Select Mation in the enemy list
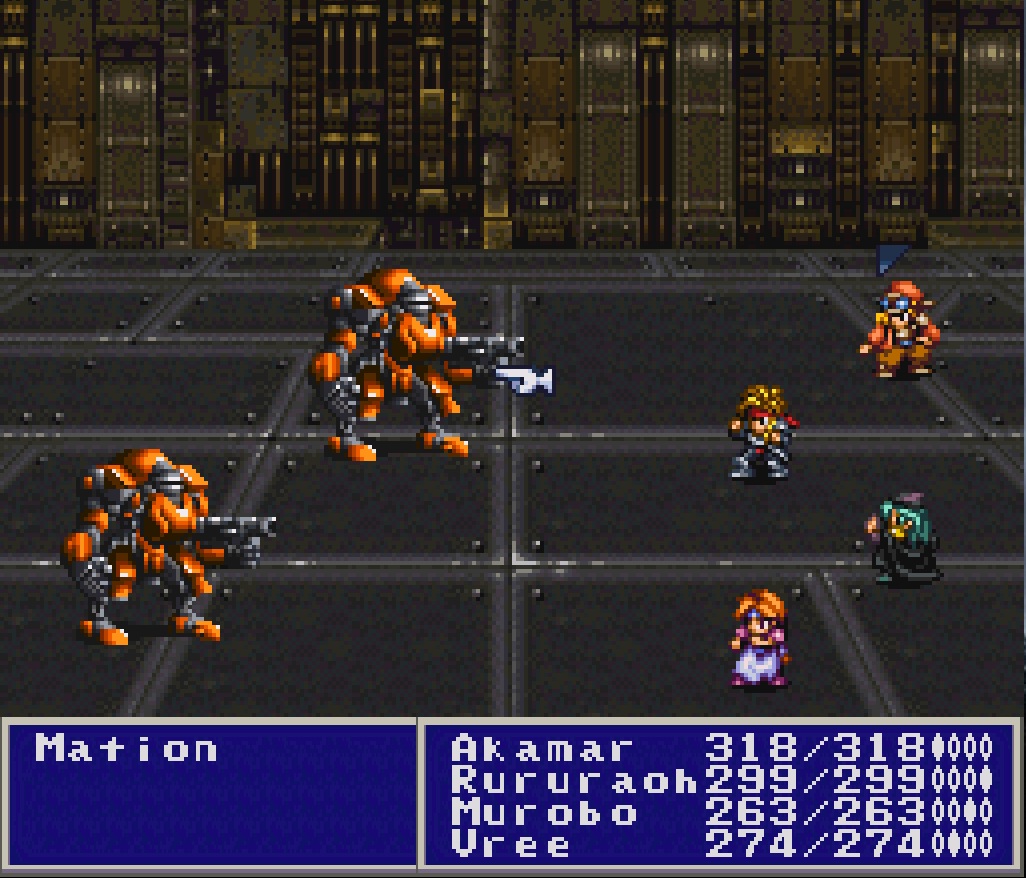 click(x=126, y=749)
